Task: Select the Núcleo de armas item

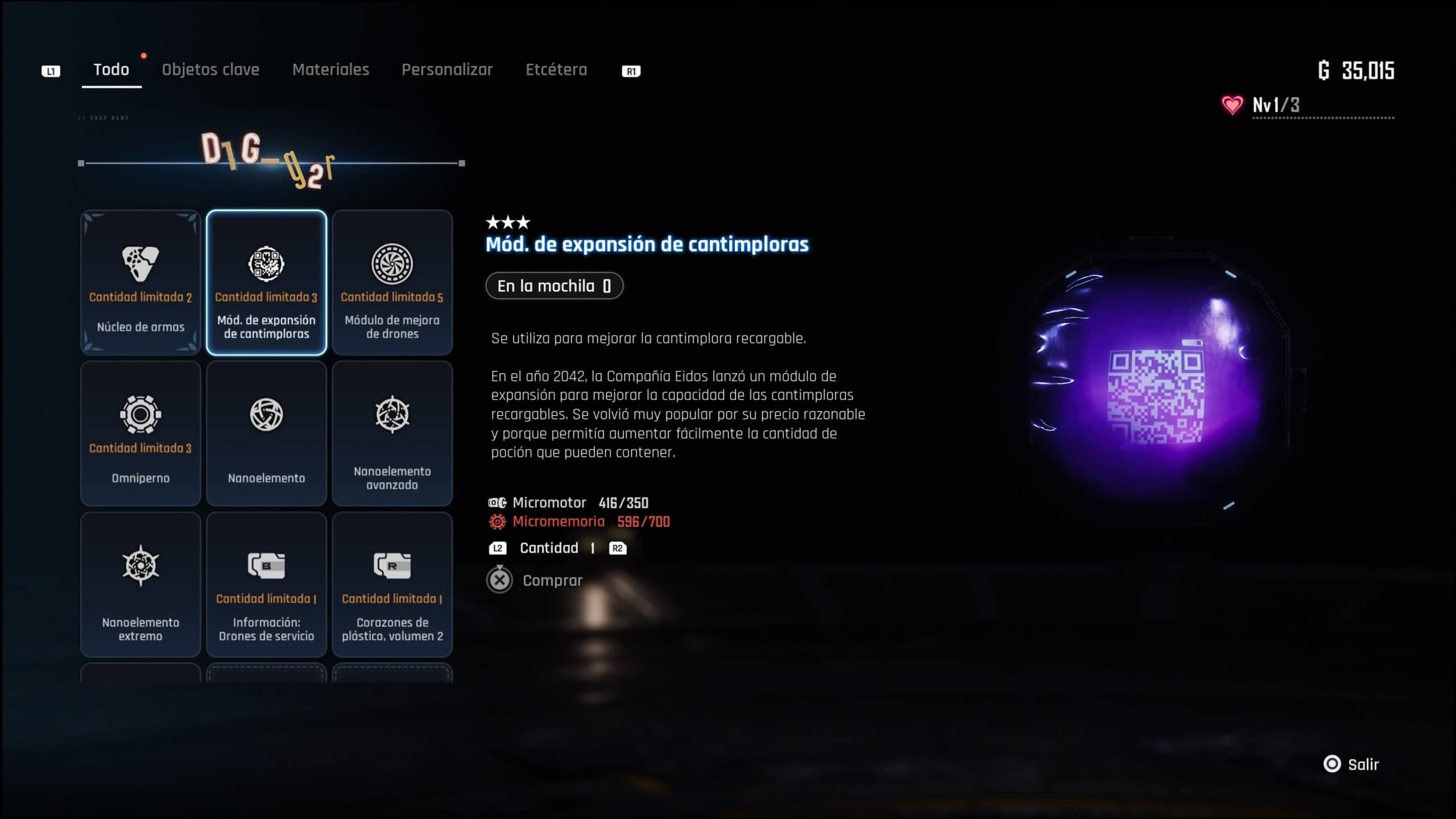Action: click(x=140, y=283)
